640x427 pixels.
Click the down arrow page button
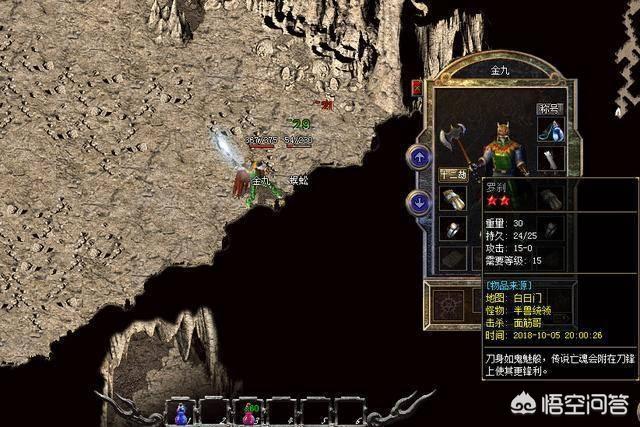(419, 203)
